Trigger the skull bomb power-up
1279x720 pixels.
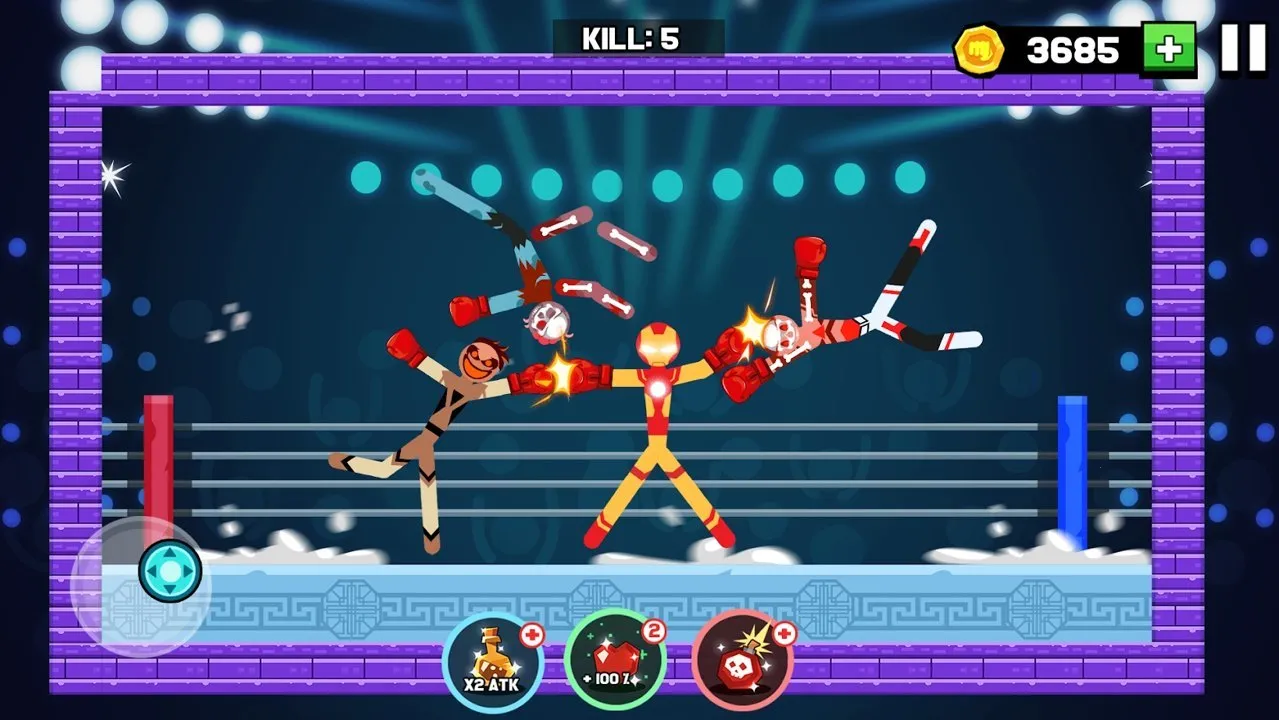pyautogui.click(x=741, y=661)
